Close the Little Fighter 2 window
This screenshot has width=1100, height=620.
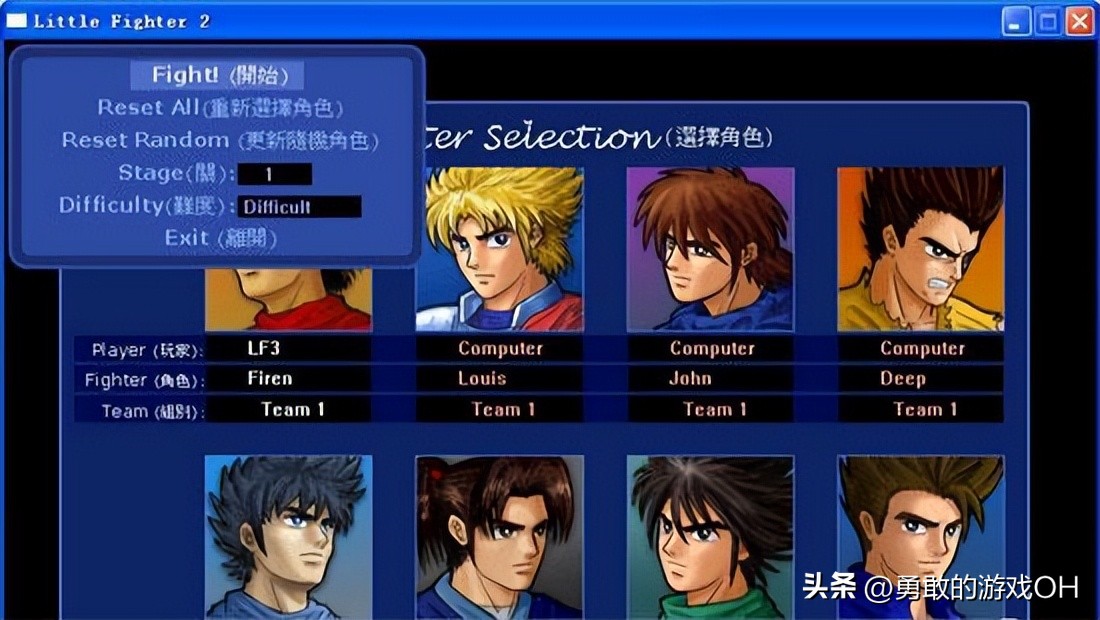point(1079,21)
